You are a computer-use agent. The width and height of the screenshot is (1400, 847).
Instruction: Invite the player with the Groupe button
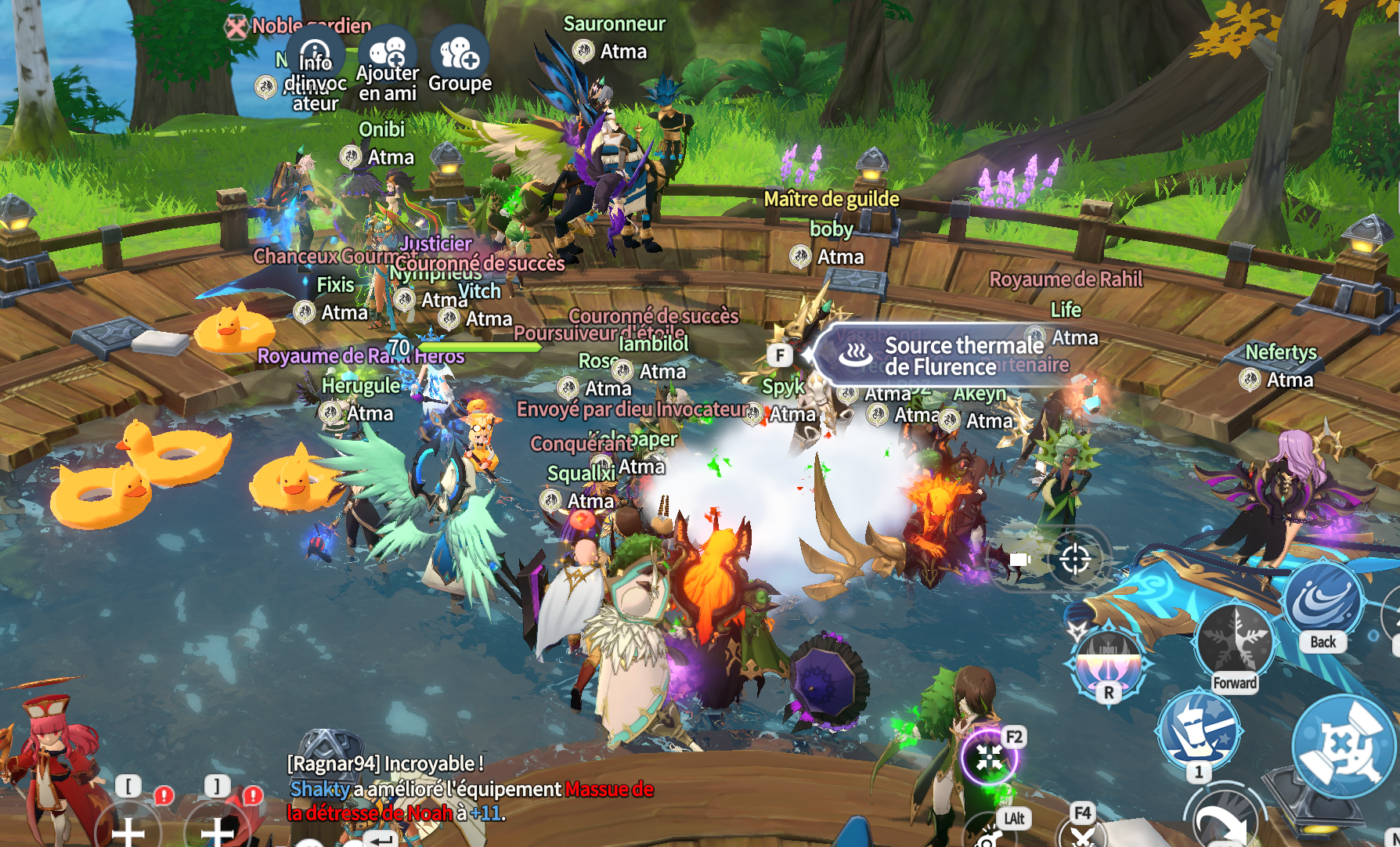(x=460, y=55)
